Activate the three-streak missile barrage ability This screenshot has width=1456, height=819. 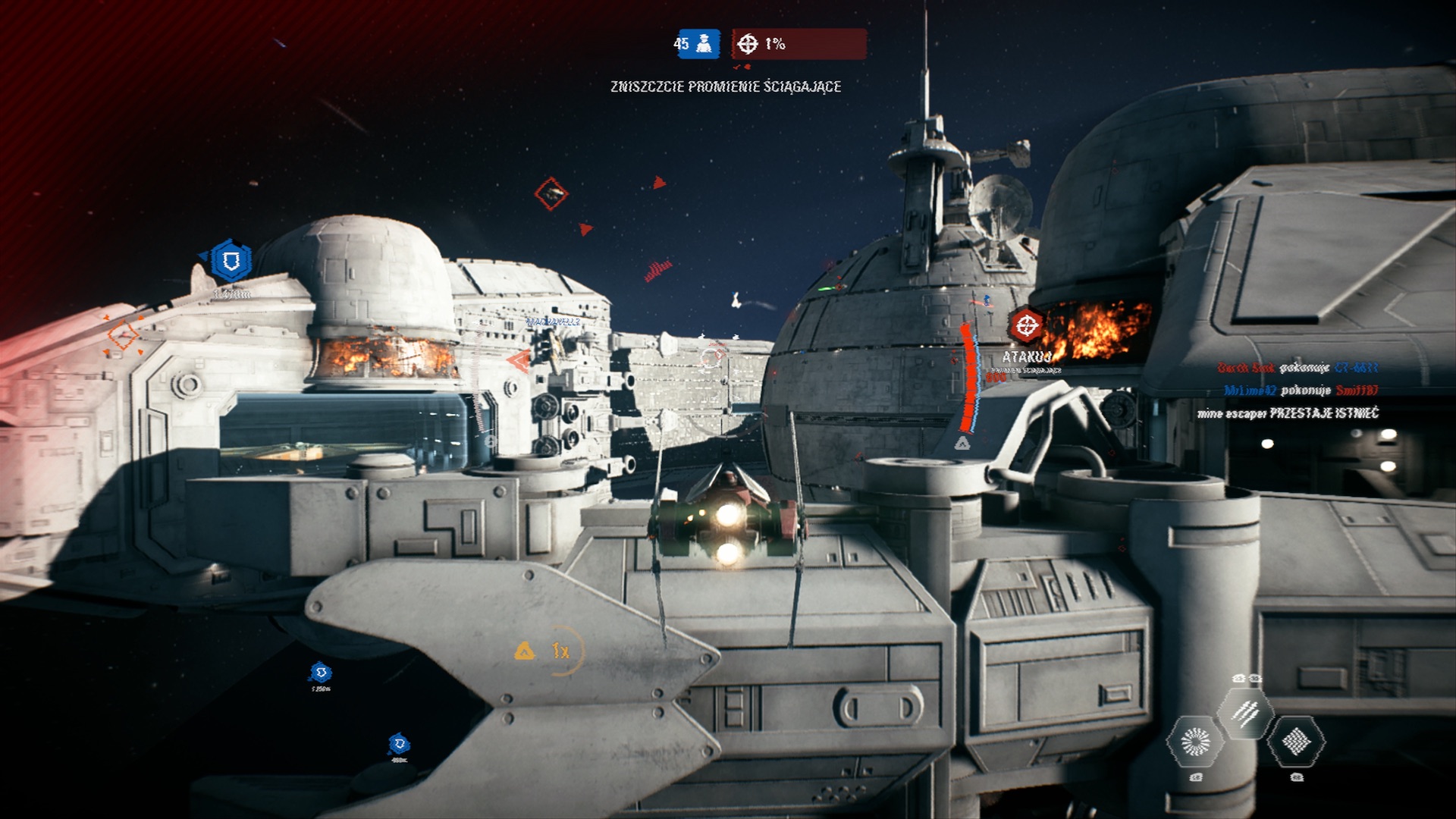pos(1245,713)
